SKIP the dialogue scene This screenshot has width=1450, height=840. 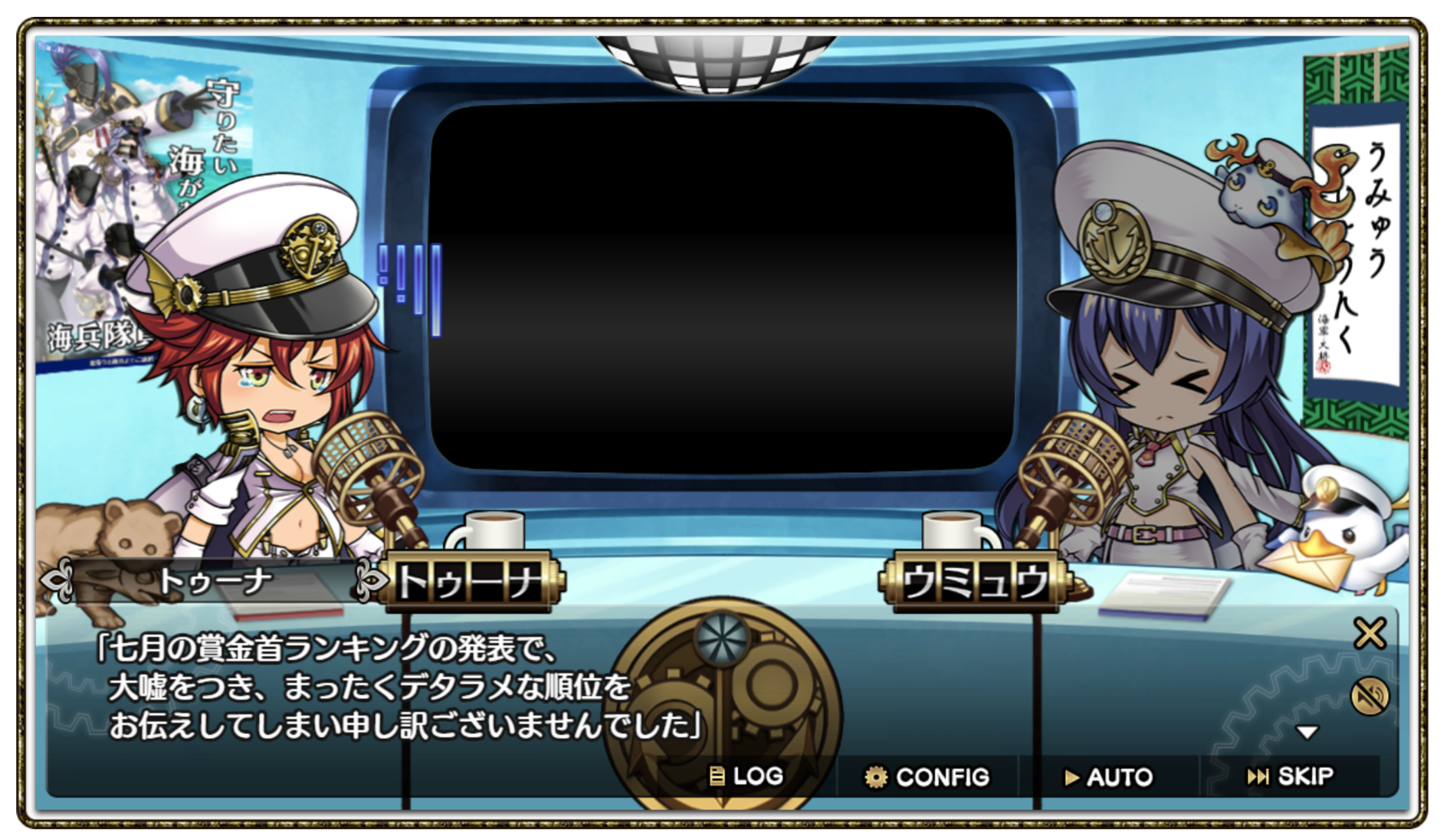(x=1290, y=776)
